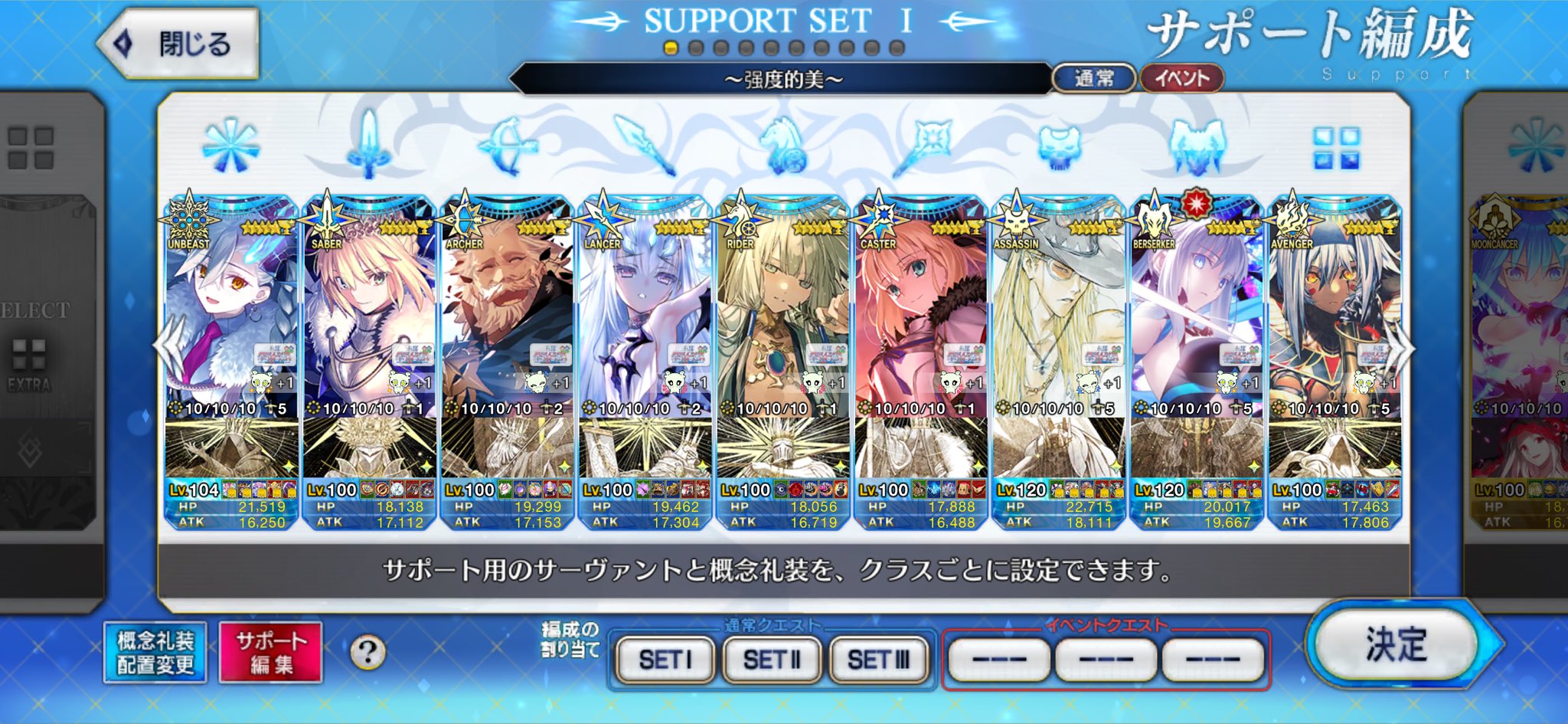Select the RIDER servant card
Screen dimensions: 1568x724
tap(782, 322)
